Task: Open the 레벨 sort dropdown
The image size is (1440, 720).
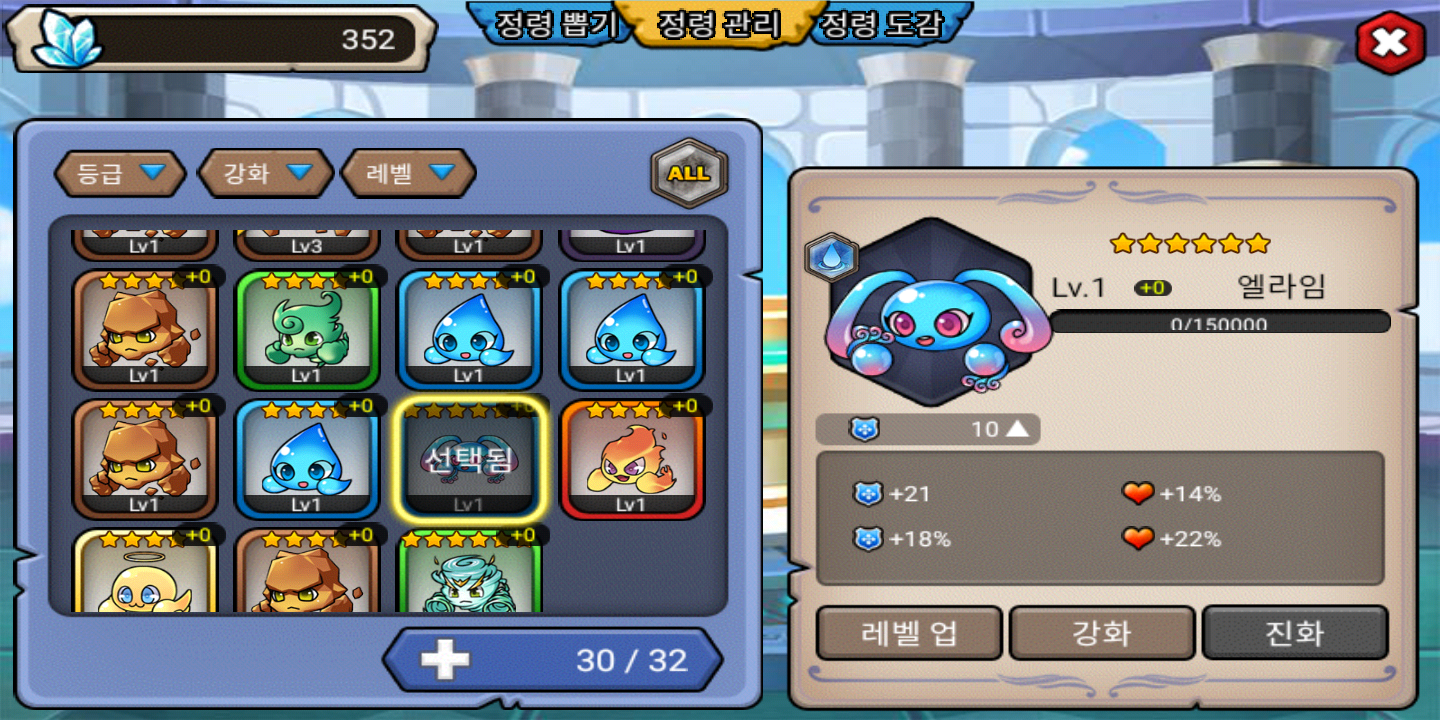Action: [409, 173]
